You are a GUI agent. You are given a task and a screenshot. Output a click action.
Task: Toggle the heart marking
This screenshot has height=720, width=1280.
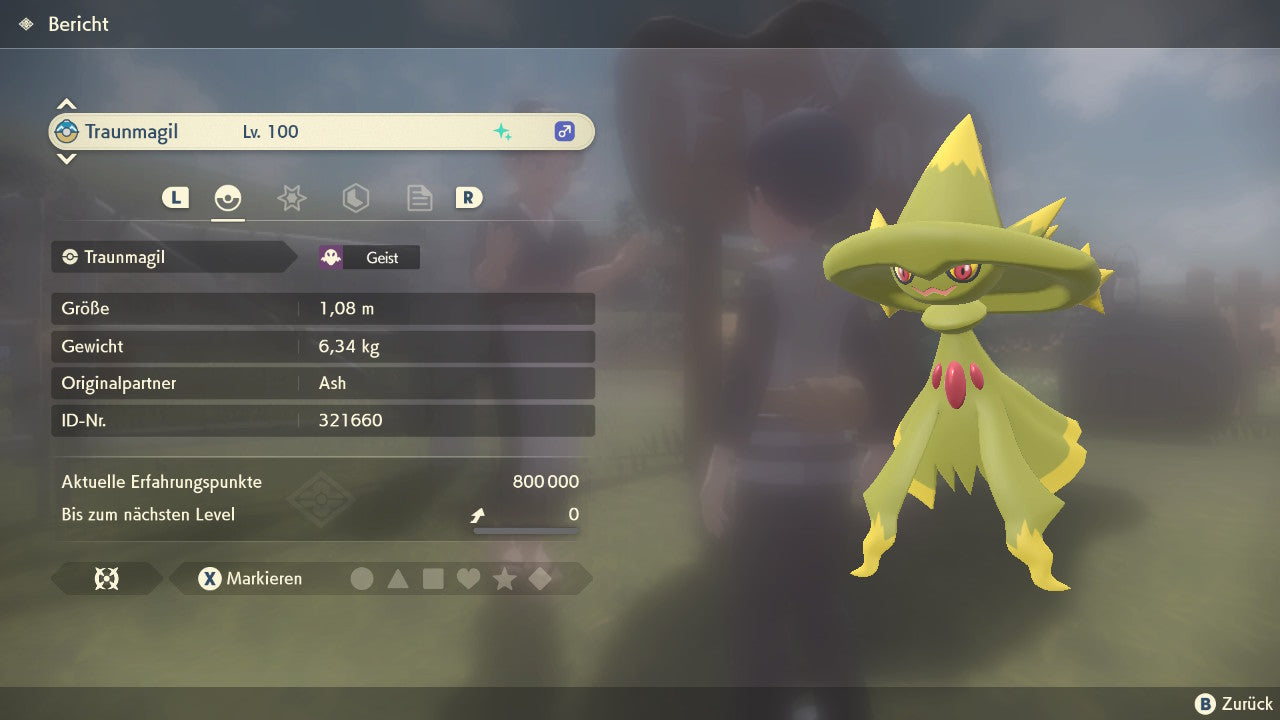(468, 578)
